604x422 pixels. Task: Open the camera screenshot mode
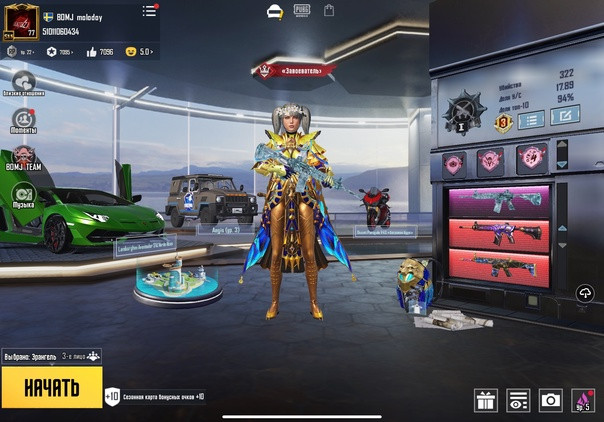(550, 401)
